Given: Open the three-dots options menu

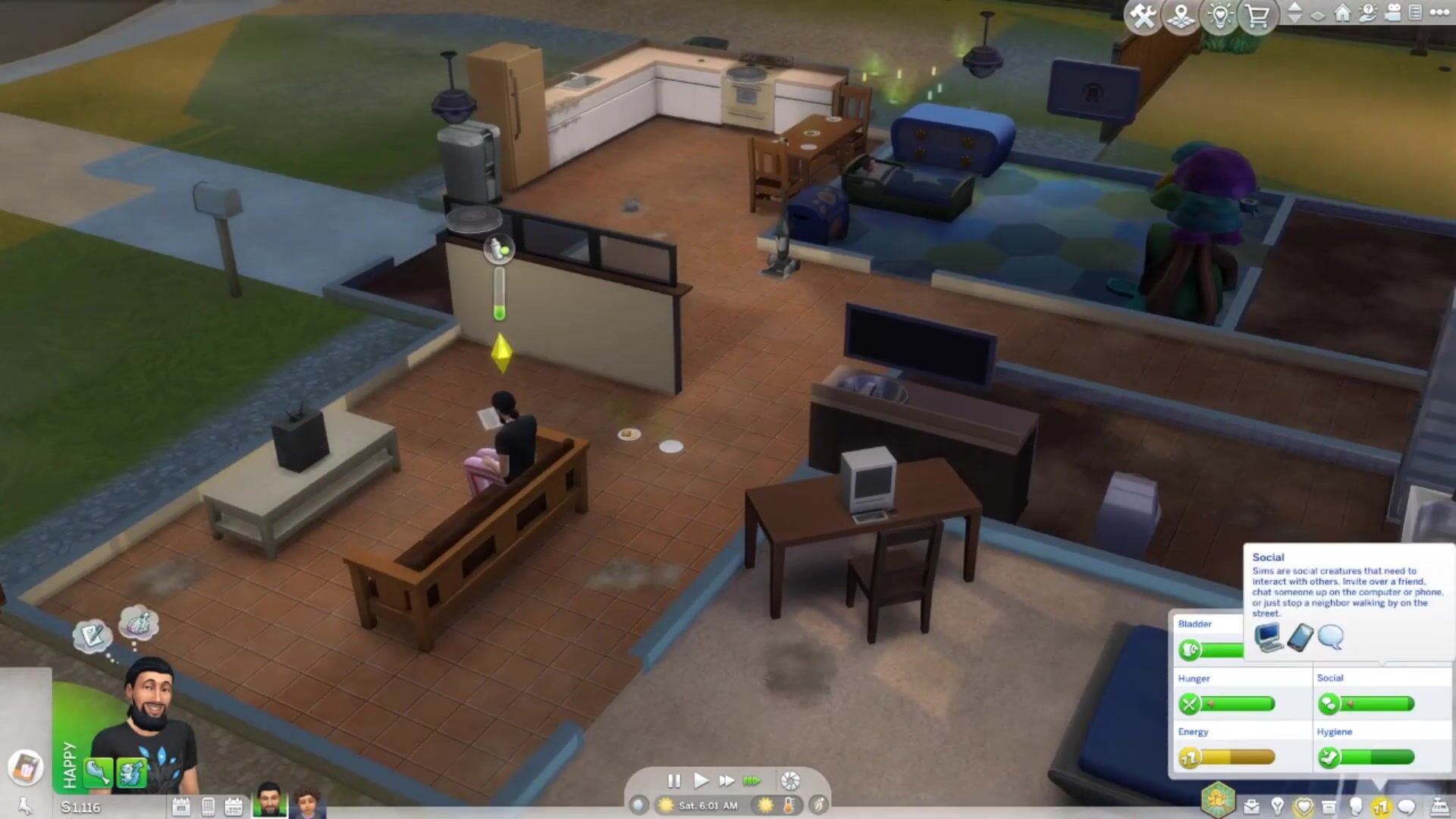Looking at the screenshot, I should point(1439,12).
